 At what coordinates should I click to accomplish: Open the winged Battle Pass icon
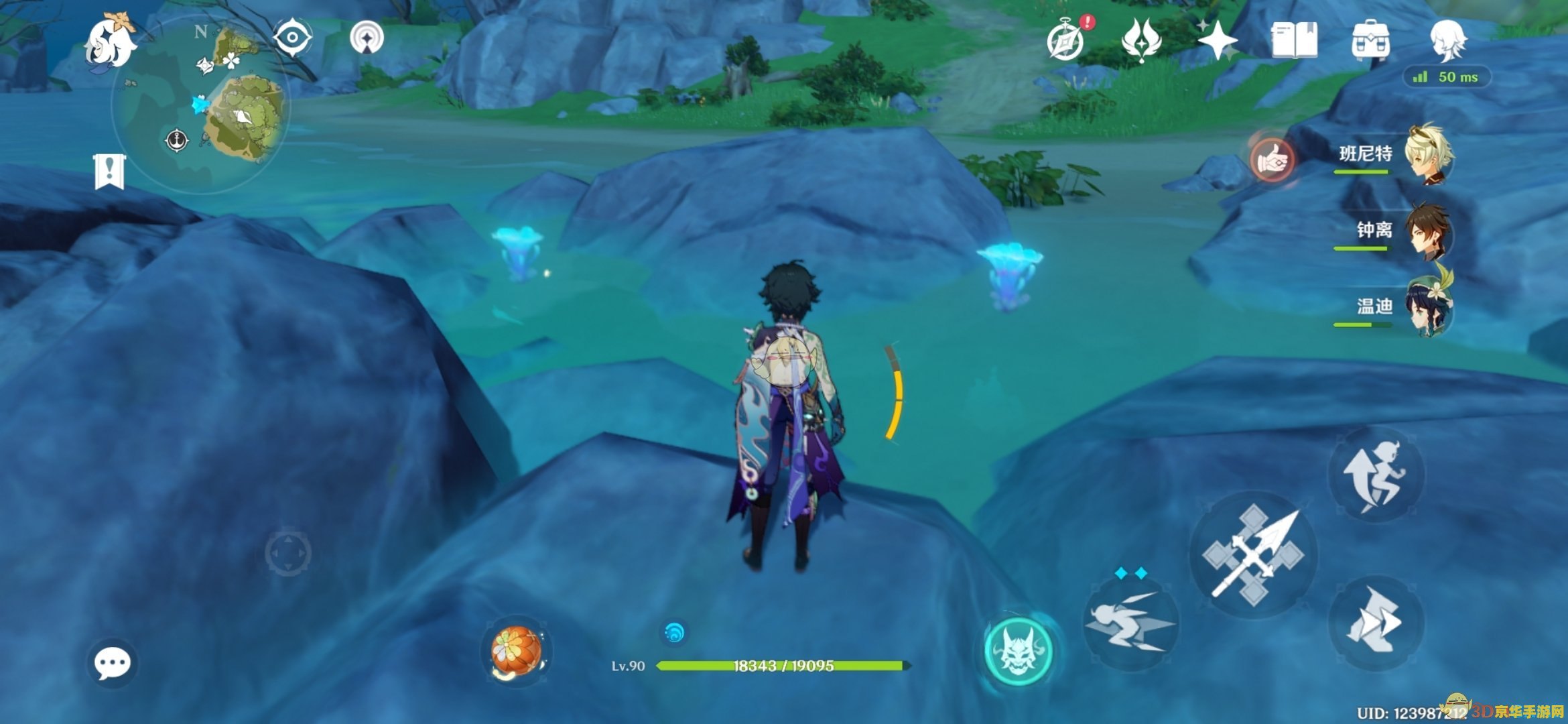tap(1140, 39)
